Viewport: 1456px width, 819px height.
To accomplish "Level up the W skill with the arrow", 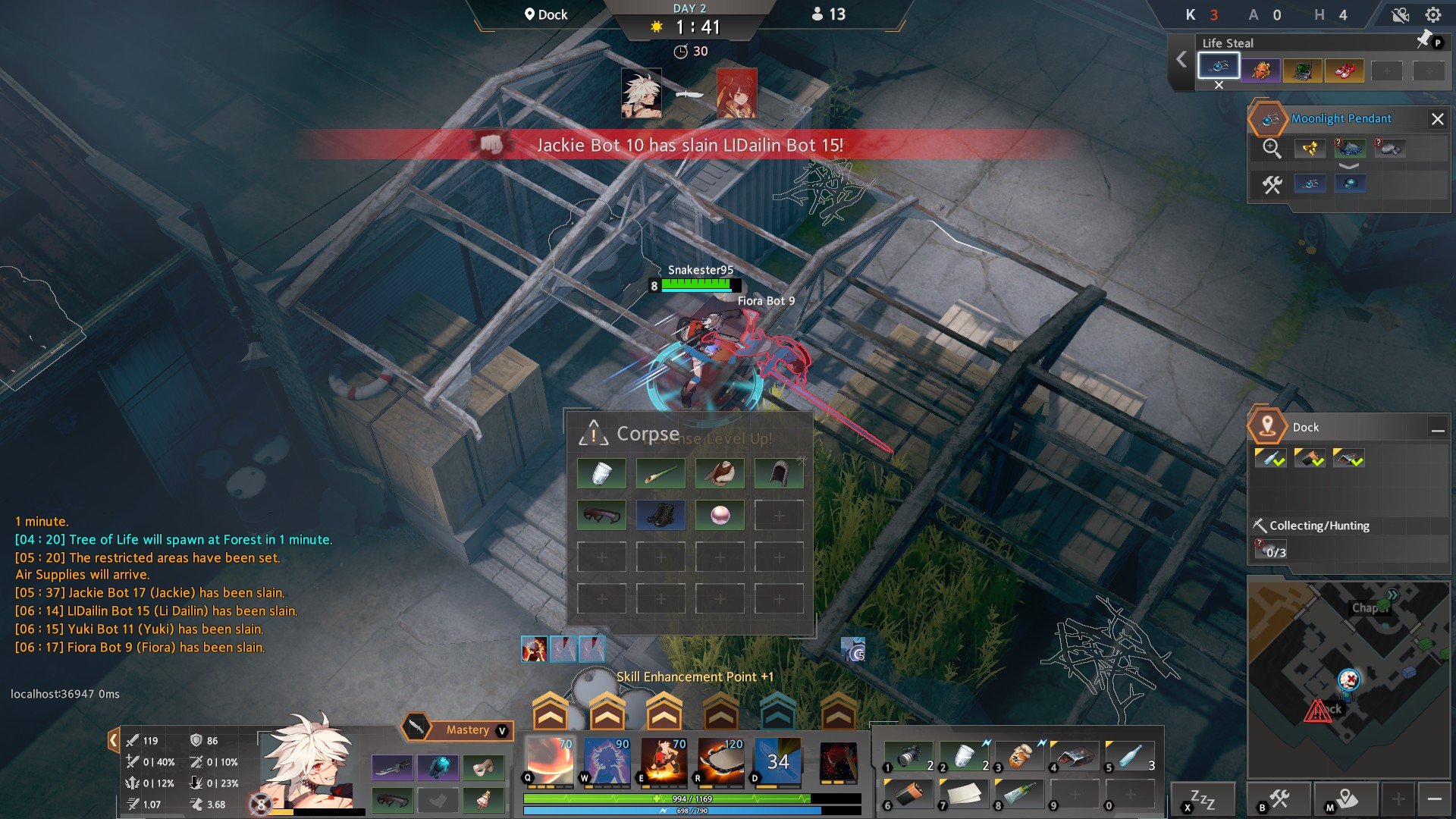I will pyautogui.click(x=607, y=712).
